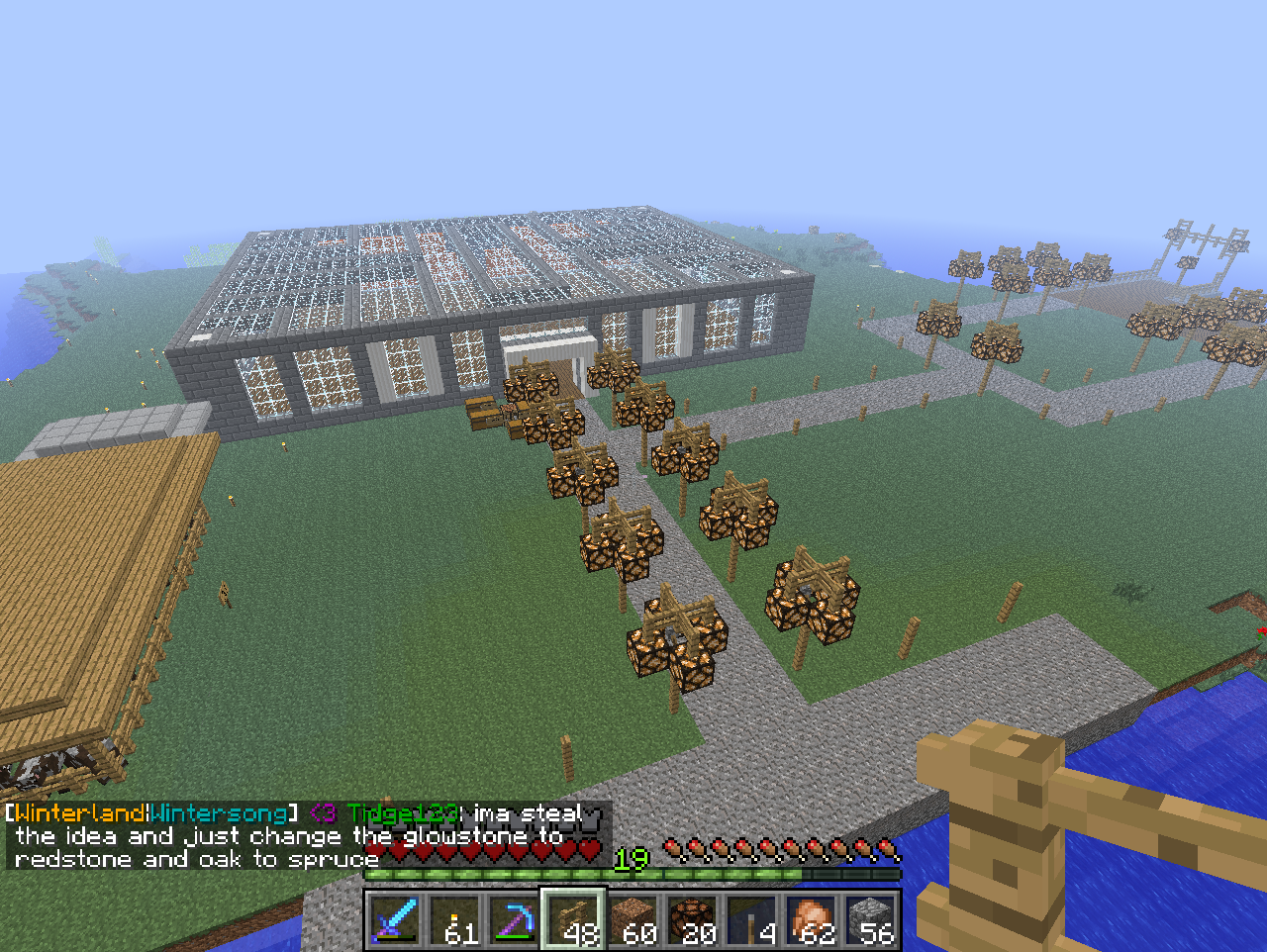Select the torch stack of 61
The image size is (1267, 952).
(454, 920)
